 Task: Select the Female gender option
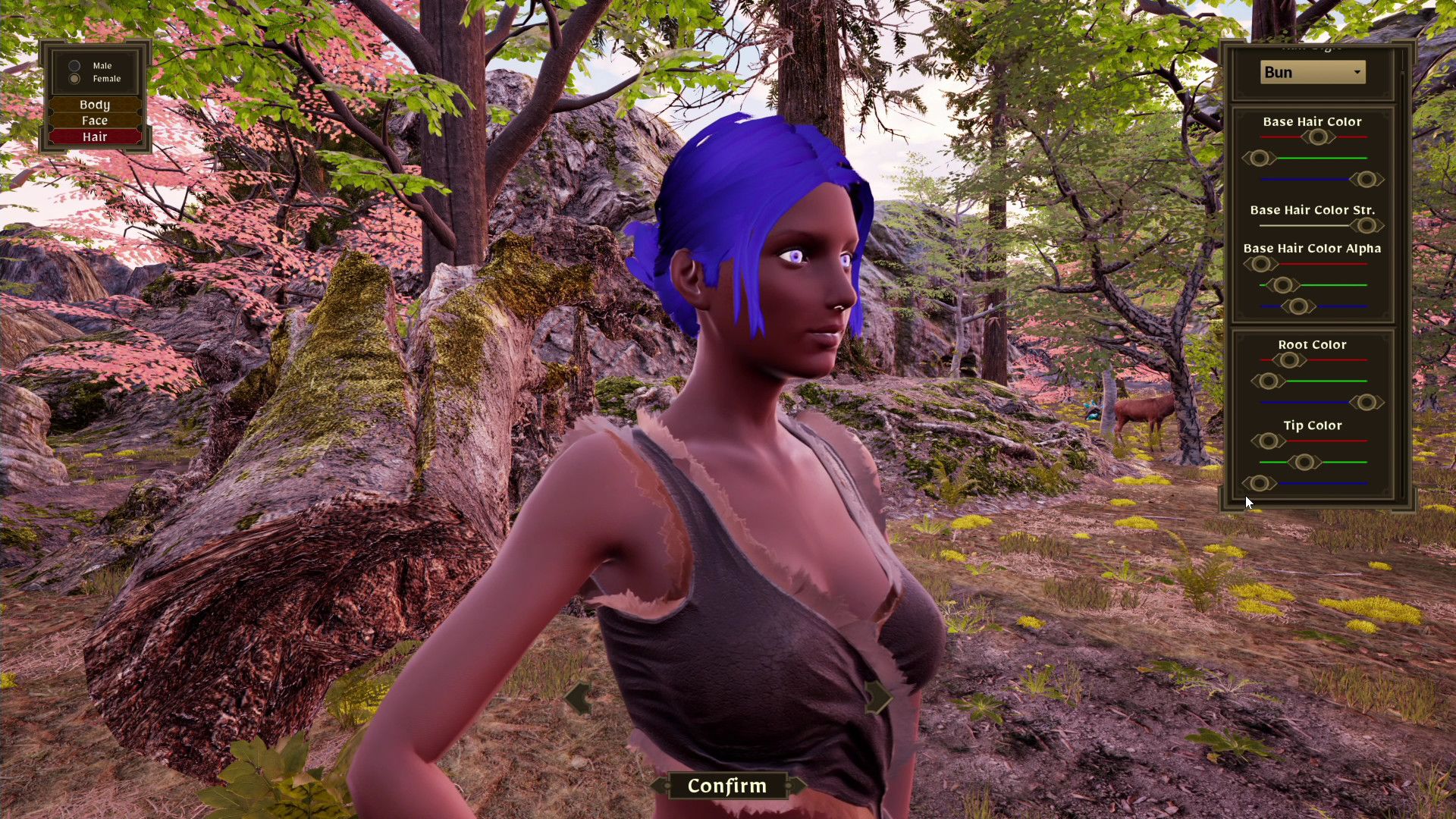point(75,79)
